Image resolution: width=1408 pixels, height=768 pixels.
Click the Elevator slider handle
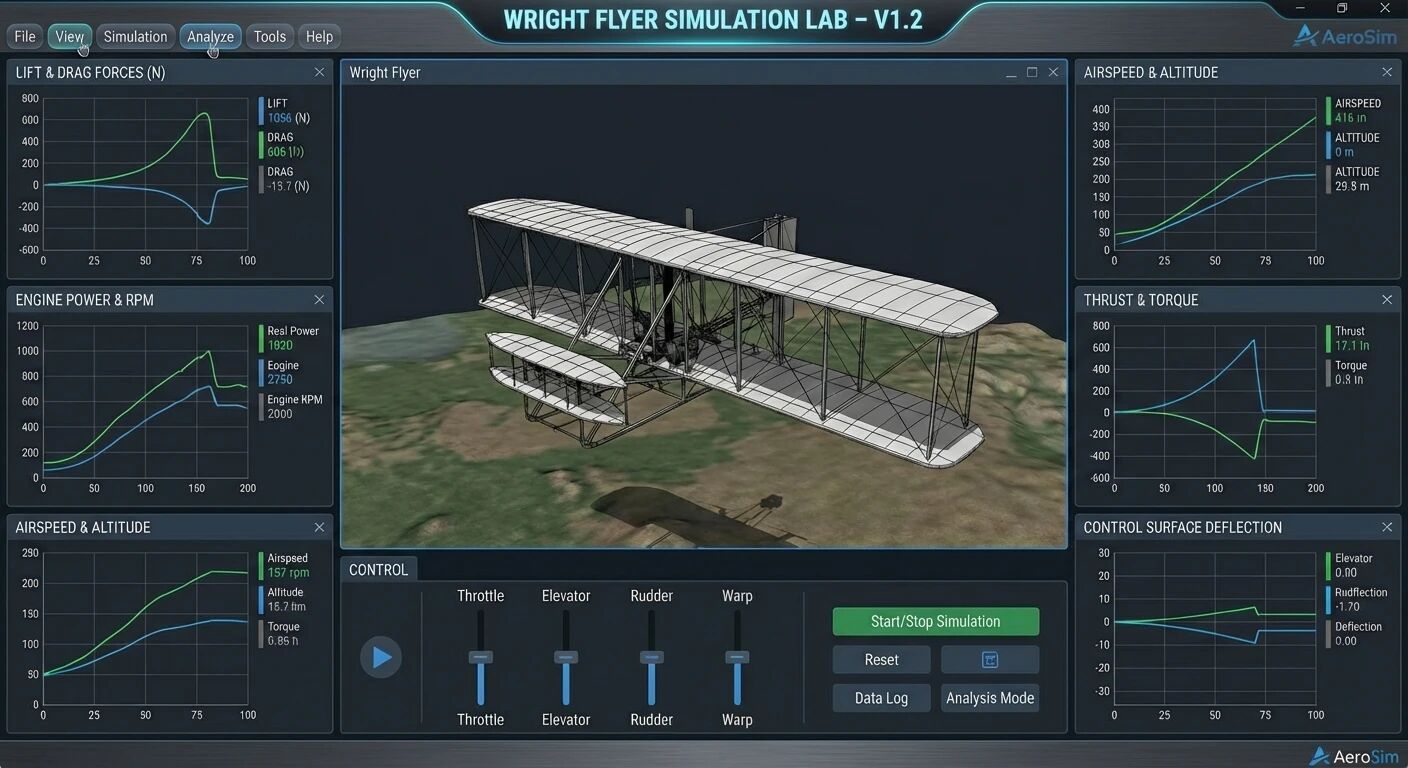[x=566, y=657]
